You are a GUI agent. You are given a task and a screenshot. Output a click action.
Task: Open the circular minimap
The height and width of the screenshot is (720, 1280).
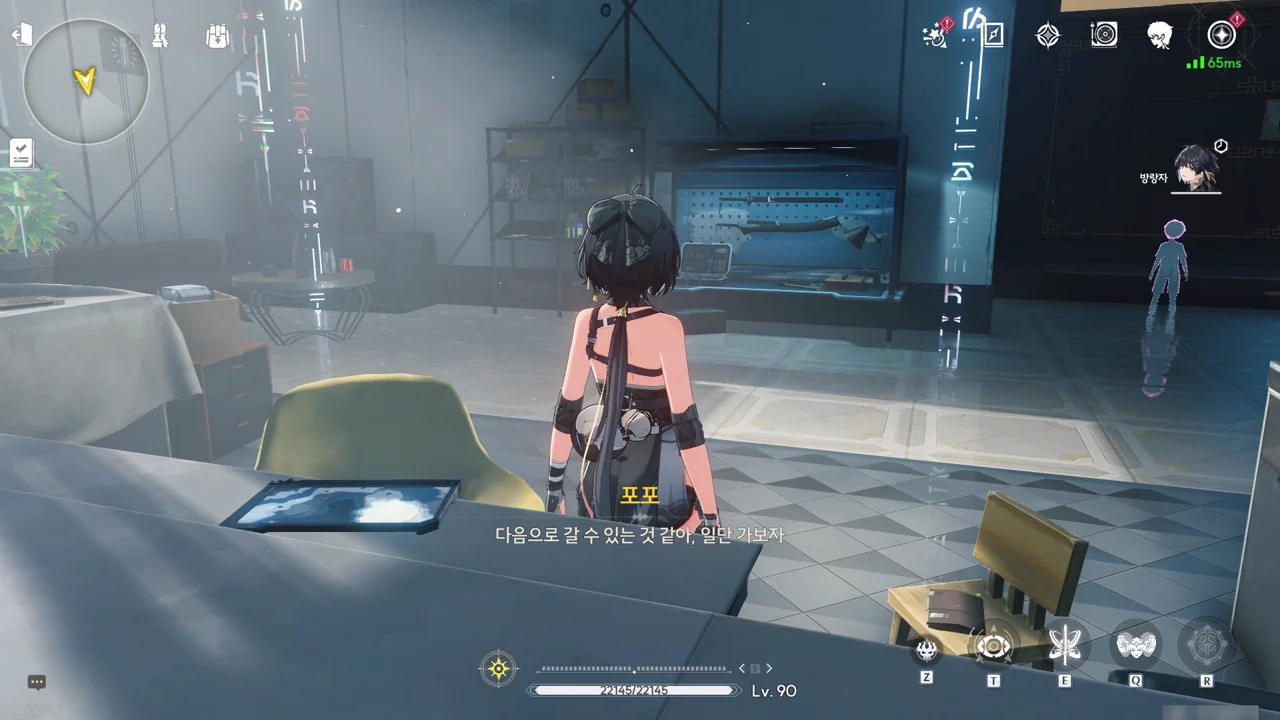[x=86, y=81]
